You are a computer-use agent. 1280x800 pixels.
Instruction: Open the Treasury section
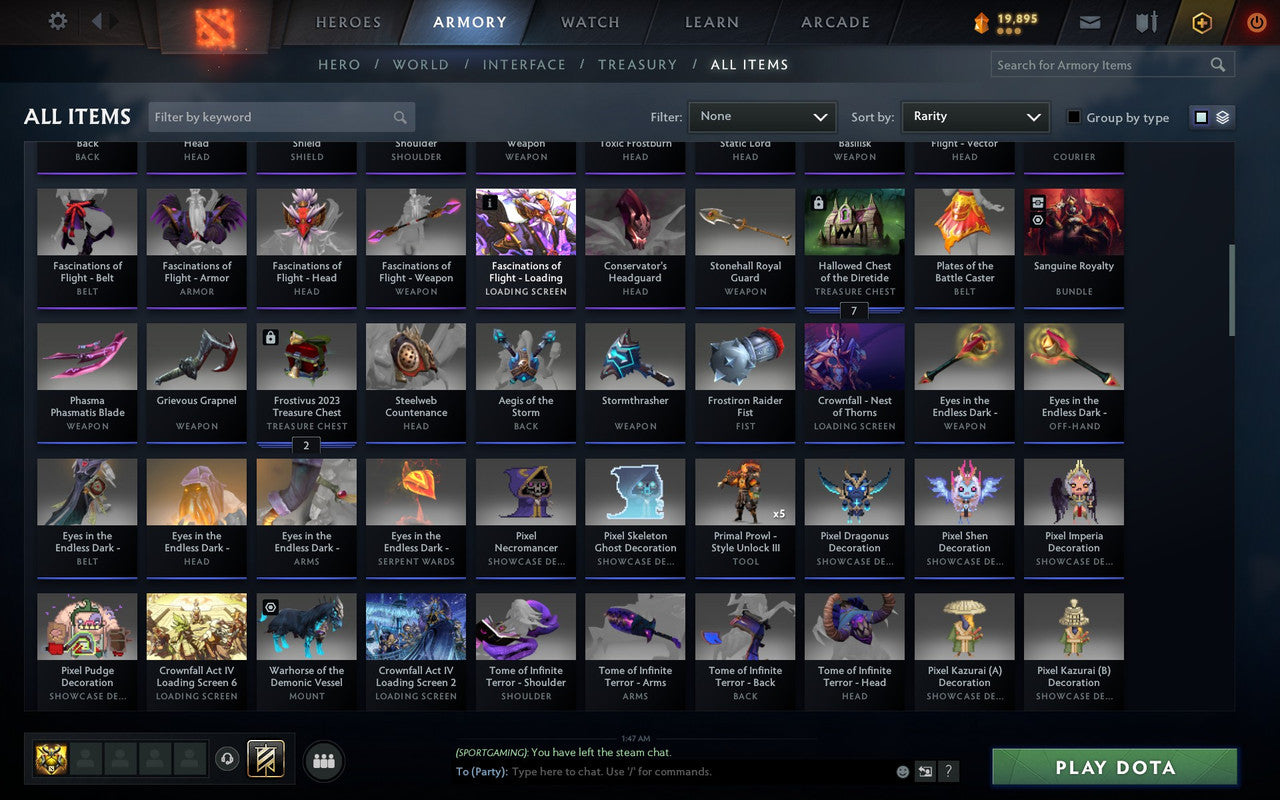pyautogui.click(x=637, y=64)
